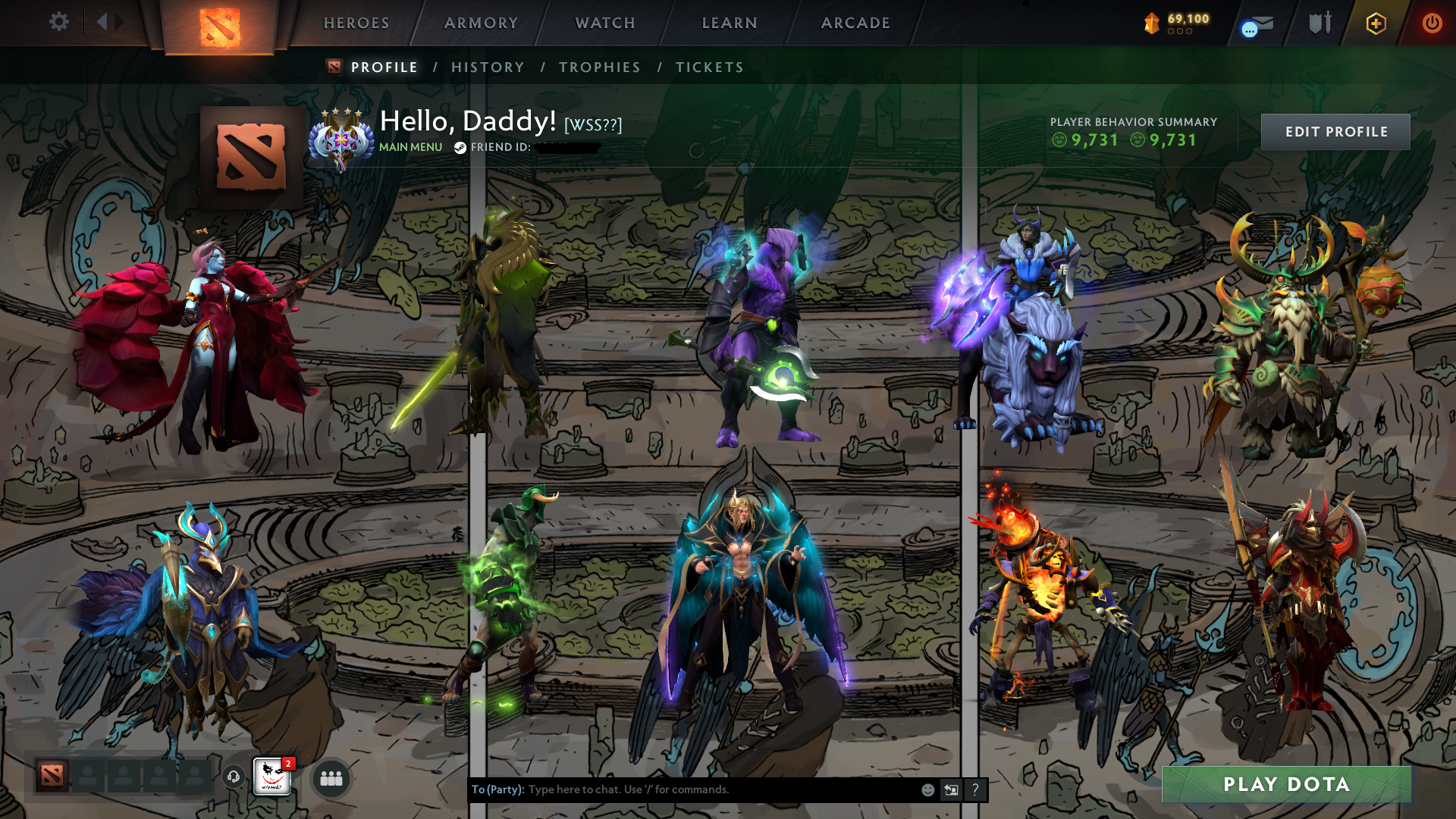The height and width of the screenshot is (819, 1456).
Task: Exit the game via the power icon
Action: pyautogui.click(x=1432, y=23)
